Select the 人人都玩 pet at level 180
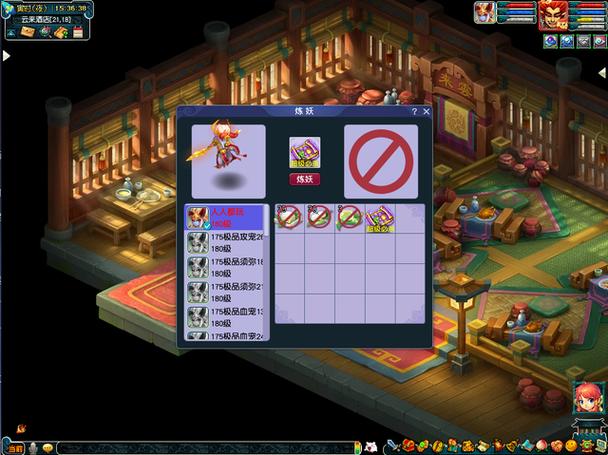 [x=225, y=217]
